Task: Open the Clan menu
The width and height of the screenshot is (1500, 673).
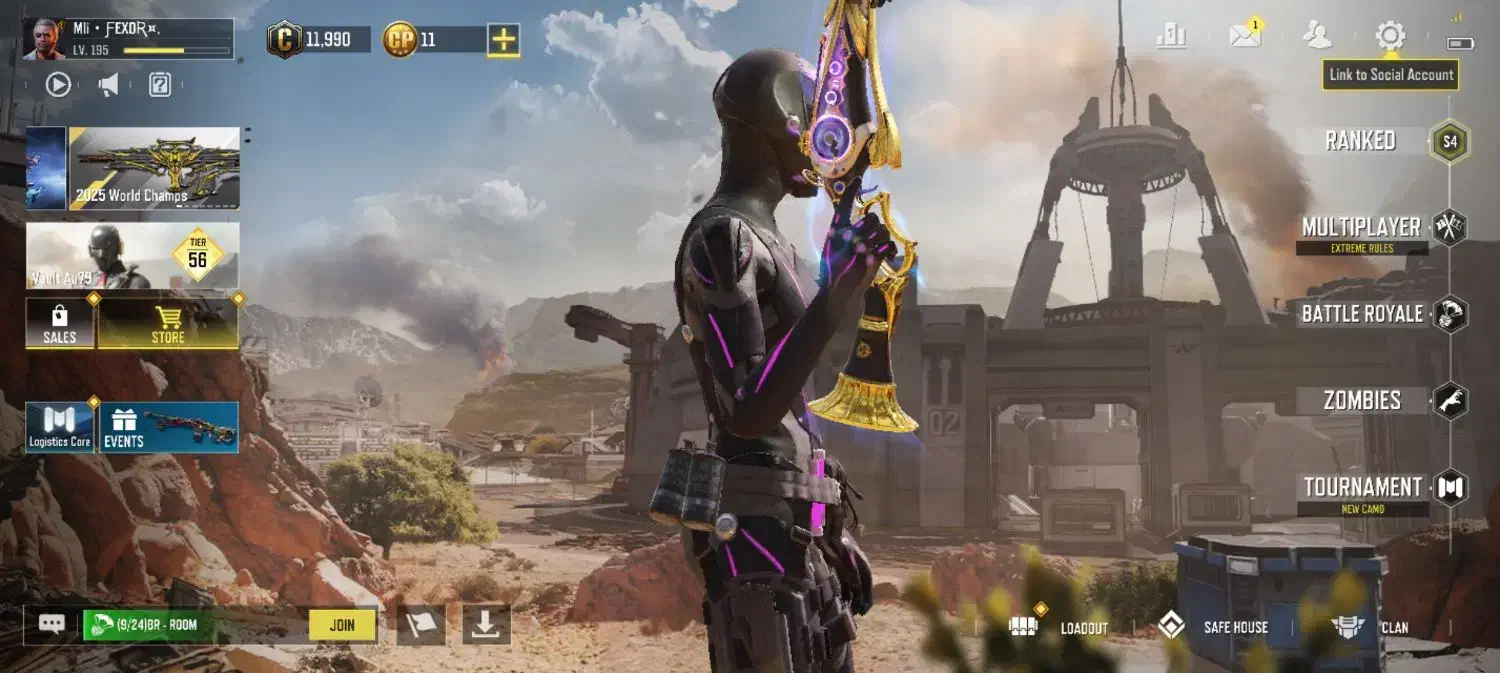Action: (1372, 627)
